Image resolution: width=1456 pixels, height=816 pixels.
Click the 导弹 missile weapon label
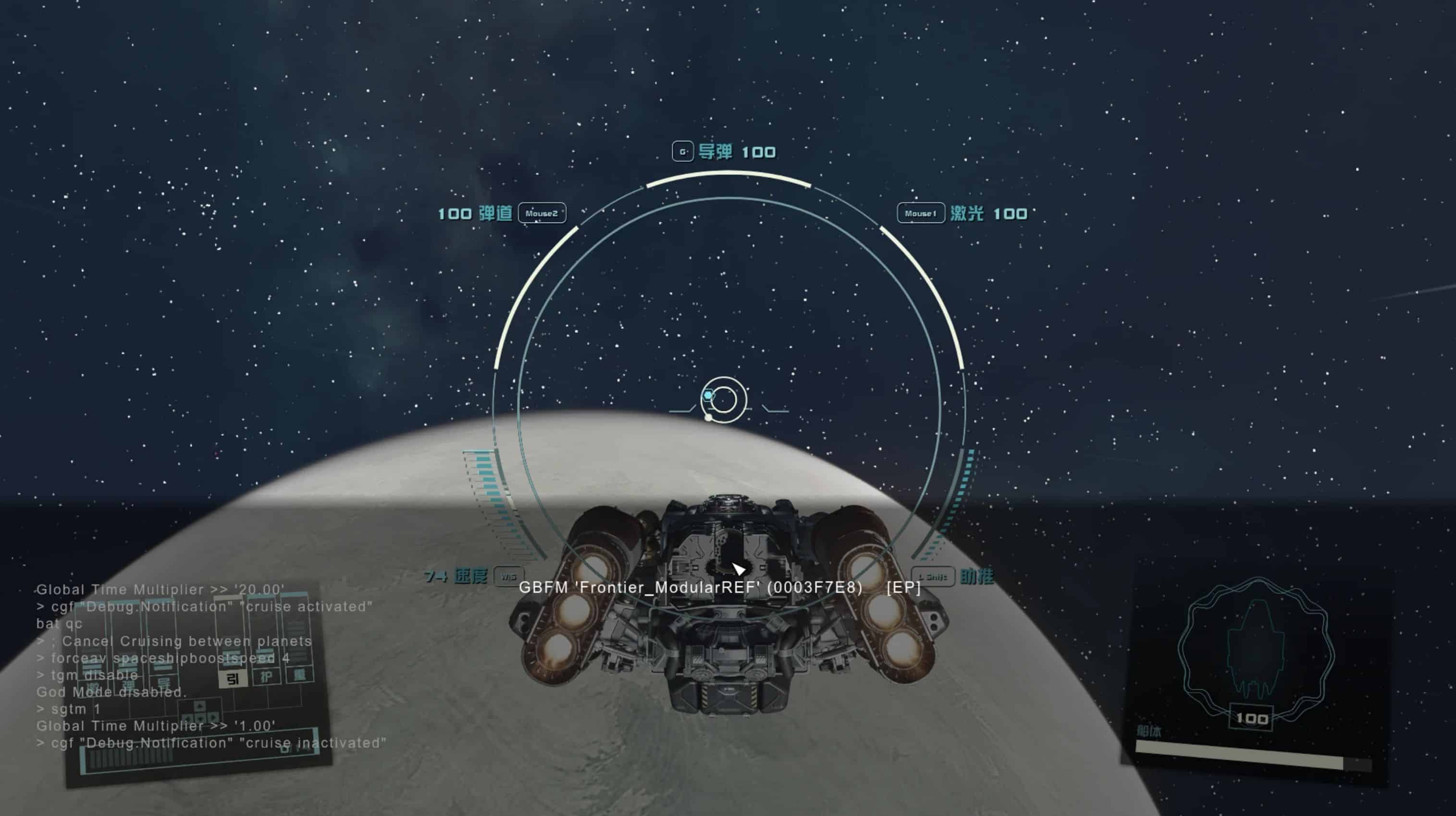pyautogui.click(x=715, y=151)
